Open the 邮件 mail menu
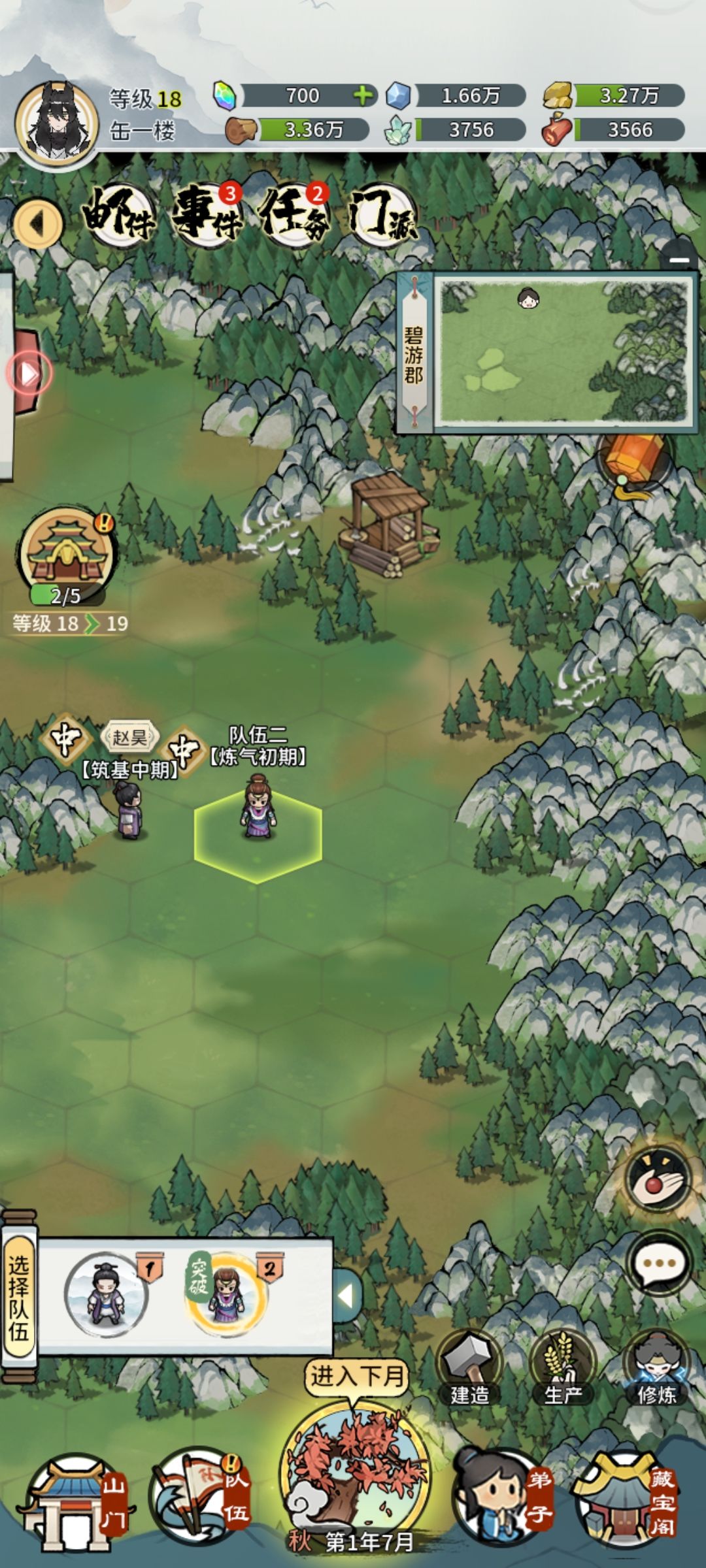Screen dimensions: 706x1568 point(119,214)
